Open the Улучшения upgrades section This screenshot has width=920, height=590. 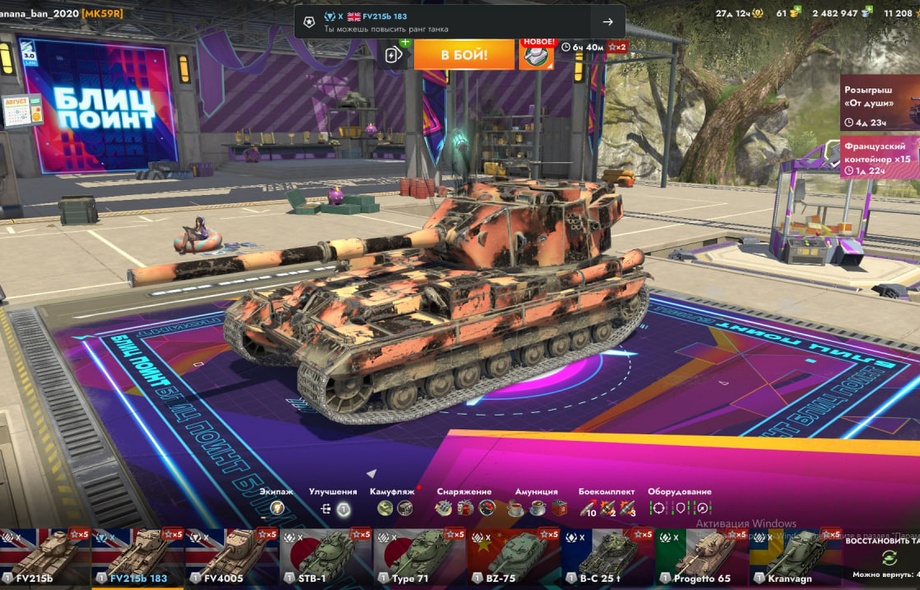tap(334, 508)
